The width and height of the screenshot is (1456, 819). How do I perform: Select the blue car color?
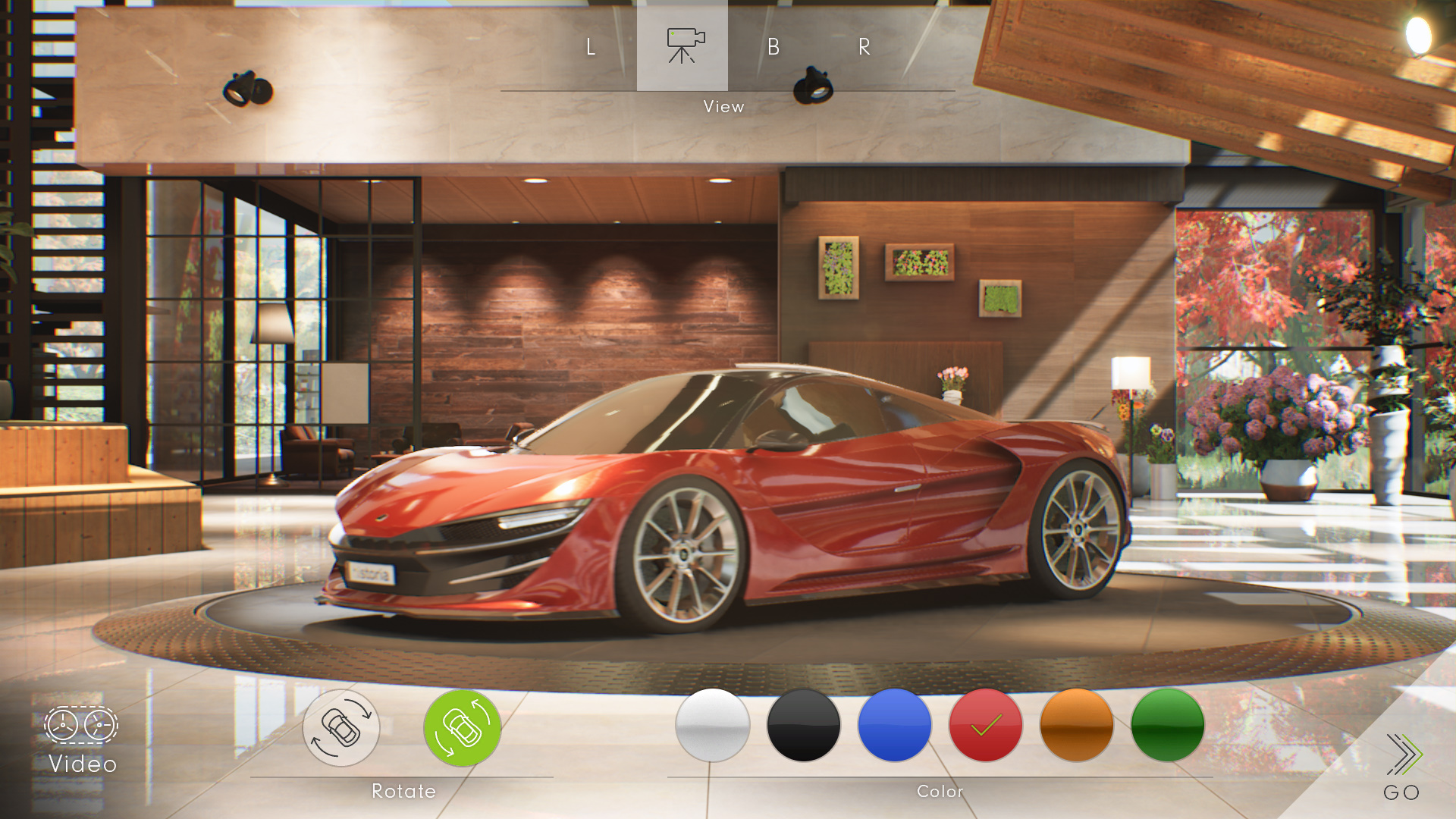[895, 726]
